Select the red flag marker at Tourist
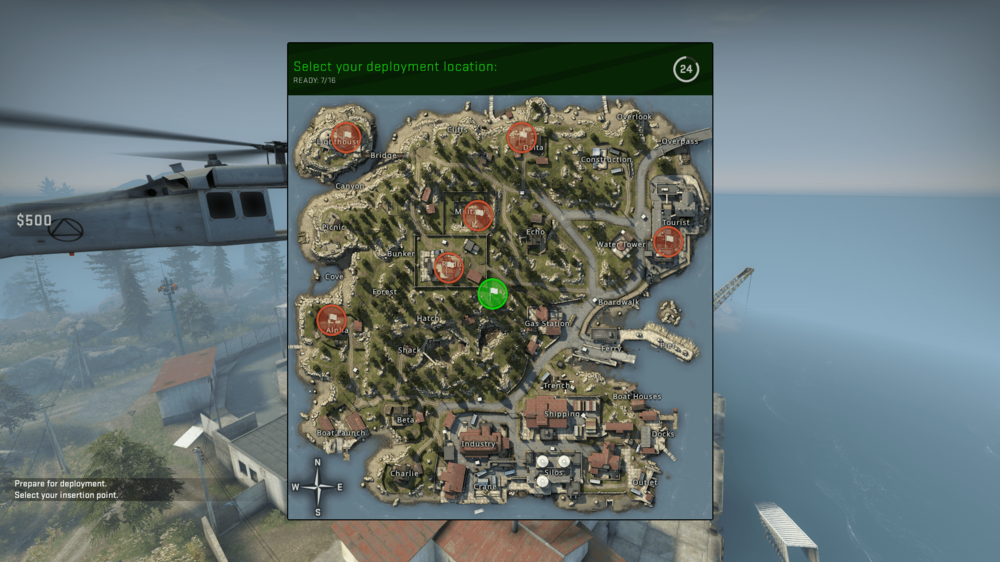Viewport: 1000px width, 562px height. pyautogui.click(x=667, y=241)
